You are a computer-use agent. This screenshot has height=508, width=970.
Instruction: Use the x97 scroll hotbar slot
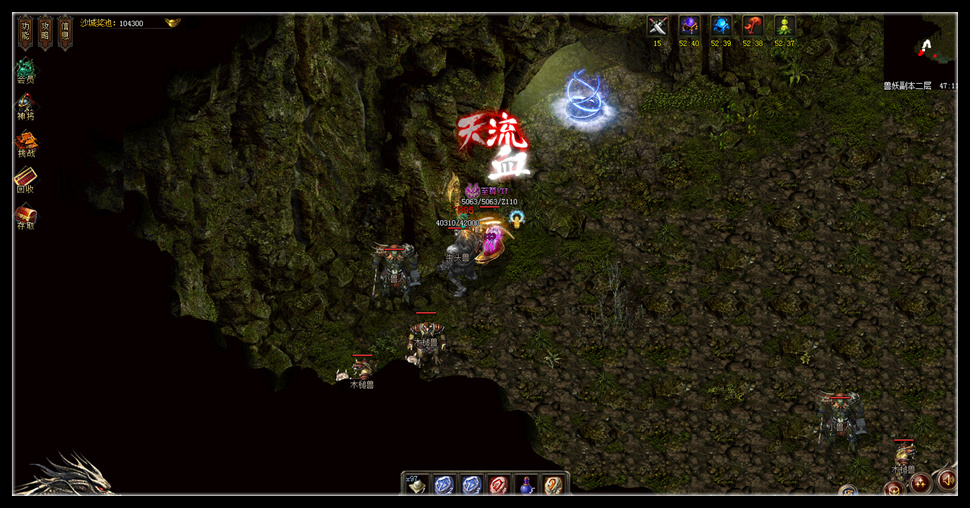(416, 485)
